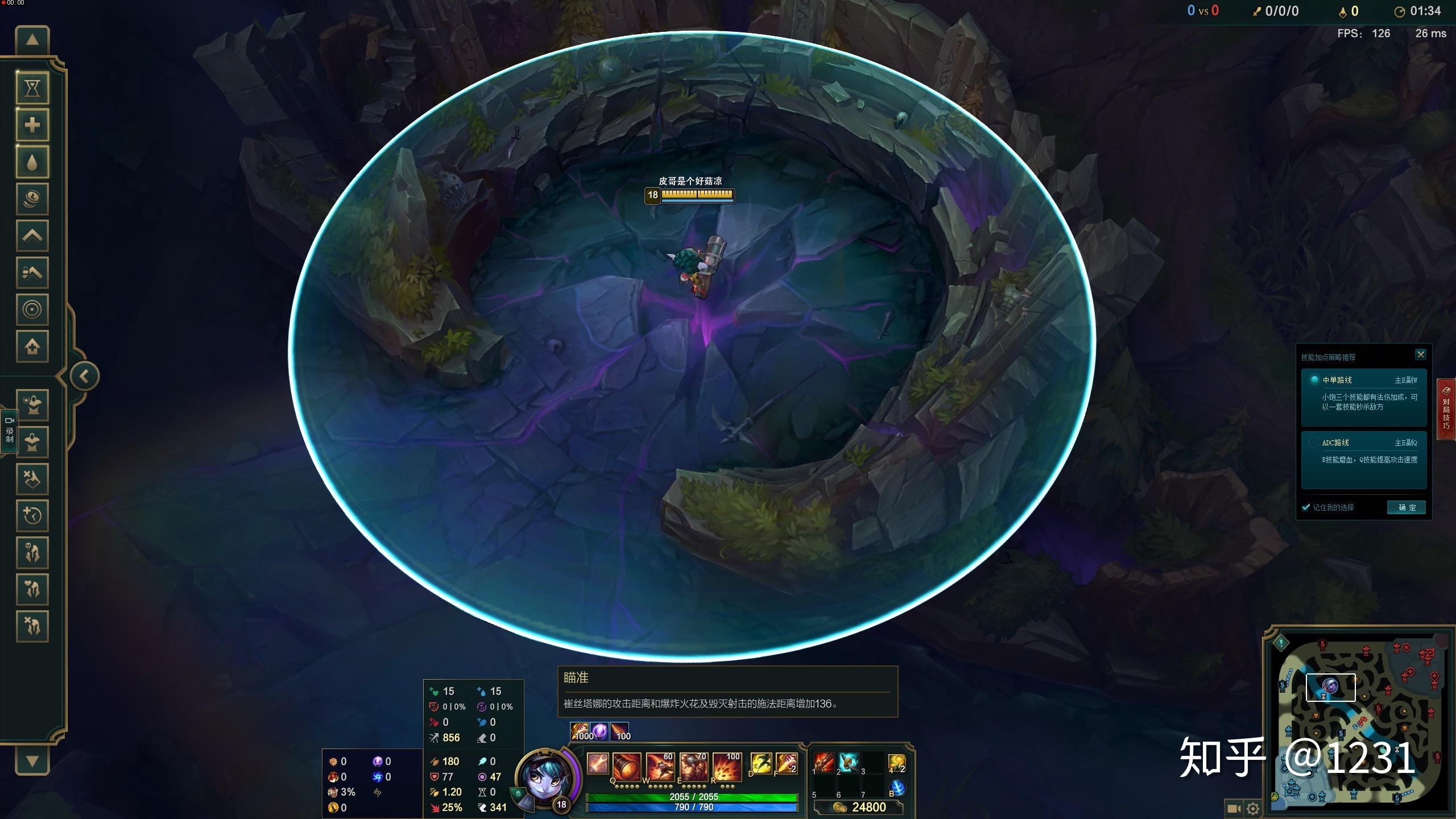This screenshot has width=1456, height=819.
Task: Close the skill strategy recommendation panel
Action: [x=1420, y=355]
